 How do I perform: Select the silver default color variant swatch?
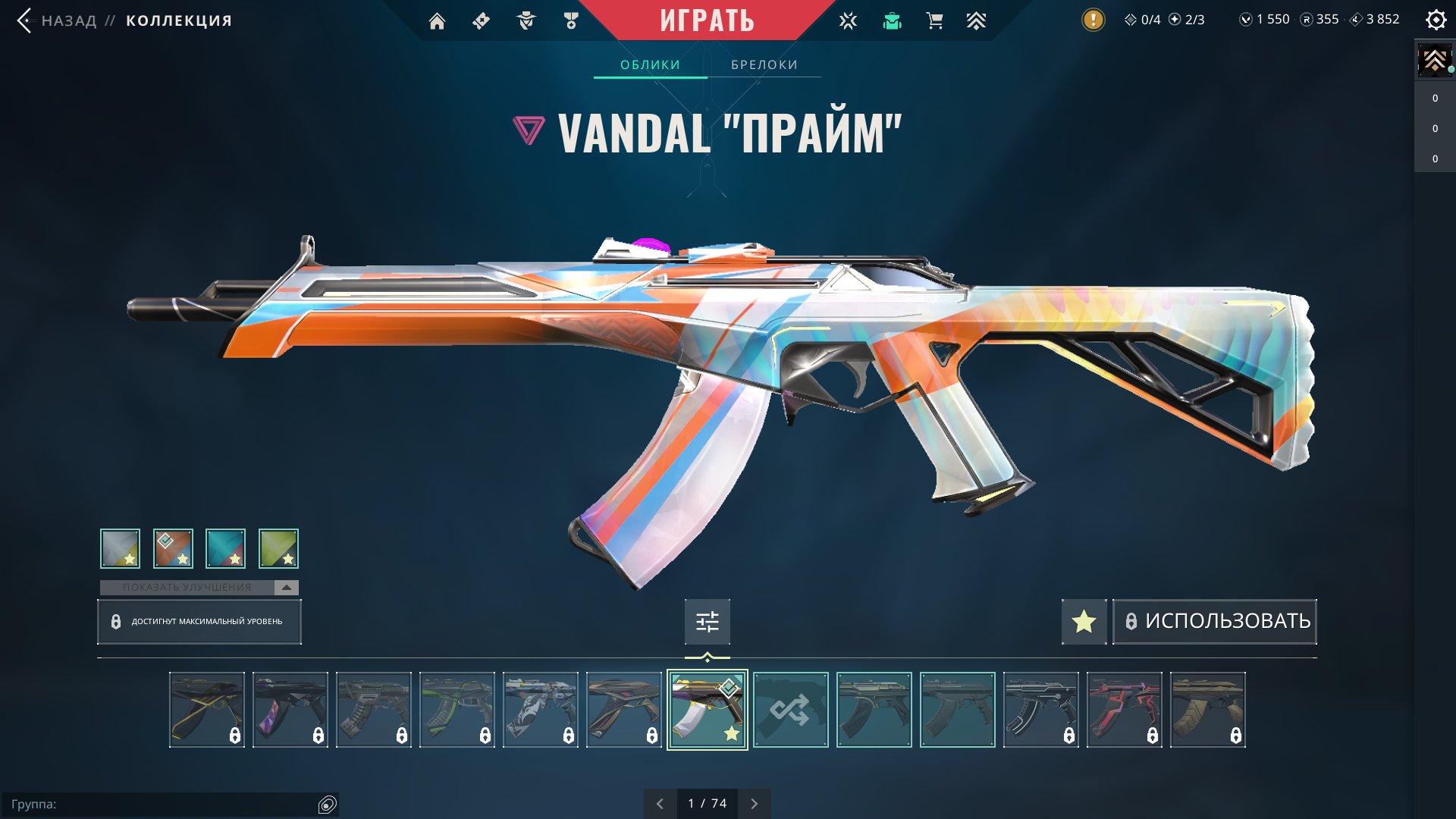120,548
